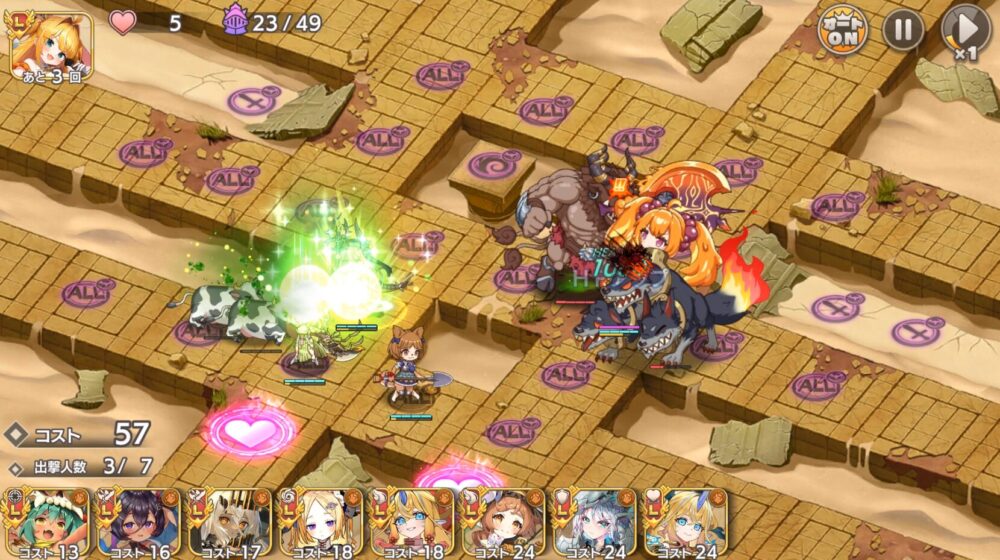Pick the white-haired unit costing 17
Viewport: 1000px width, 560px height.
(229, 522)
